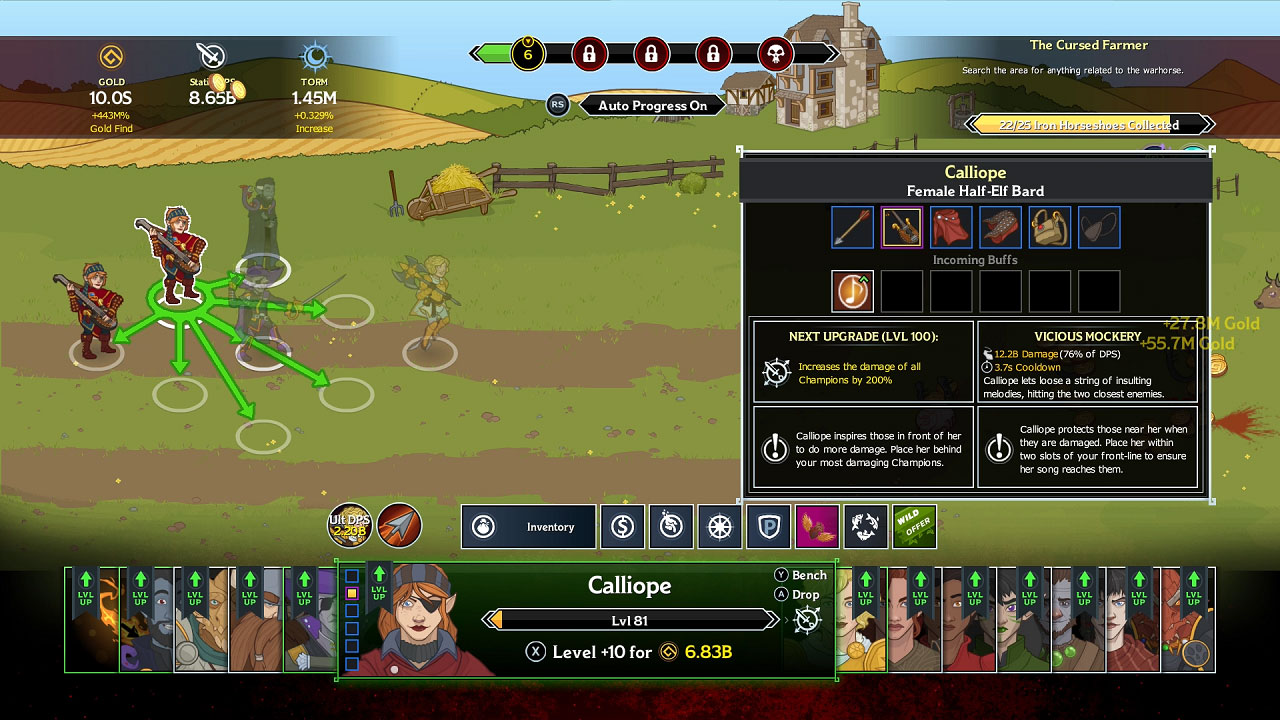Click the boss skull node on the progress bar

(x=777, y=54)
